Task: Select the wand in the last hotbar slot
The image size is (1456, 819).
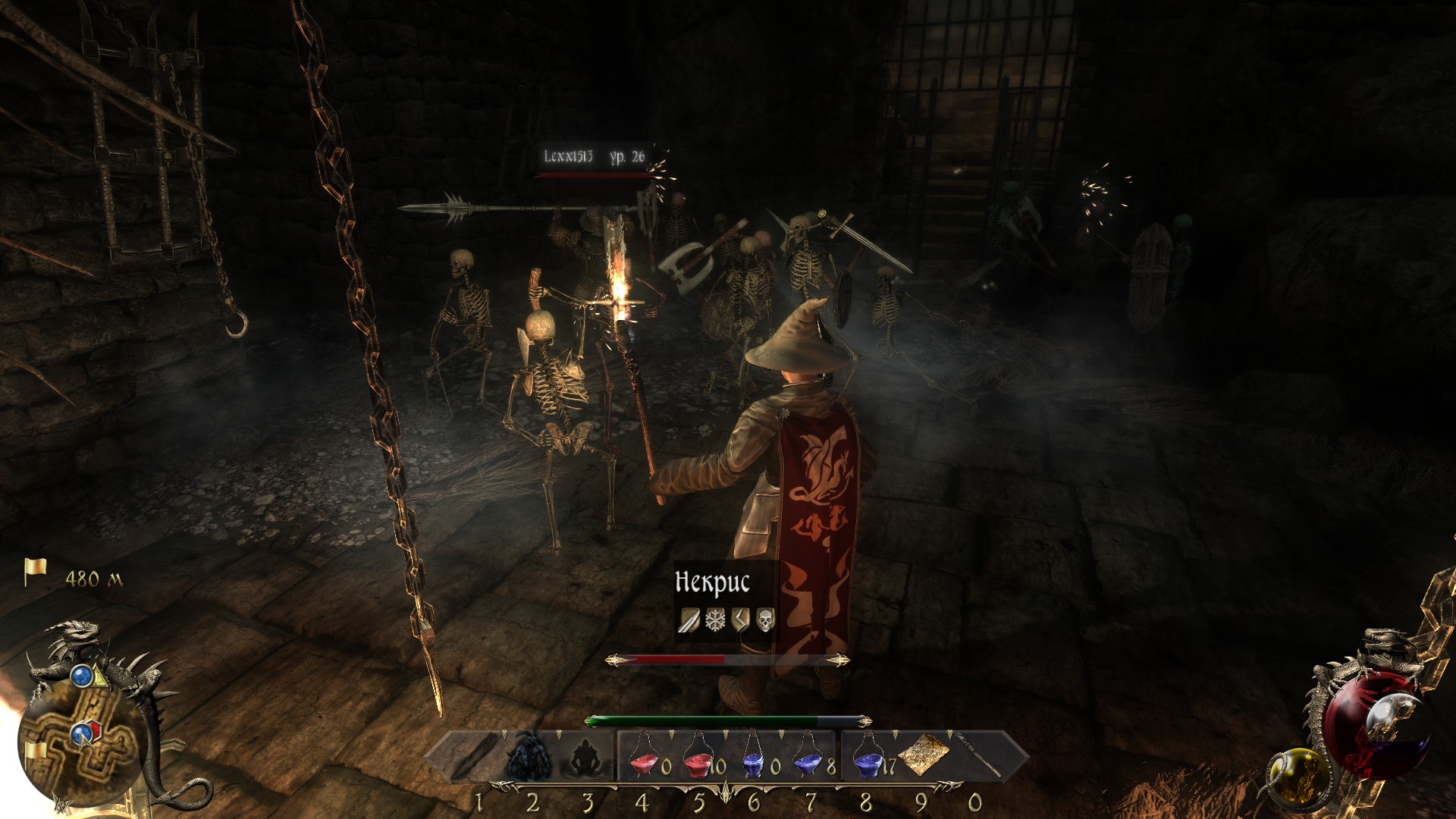Action: click(x=978, y=754)
